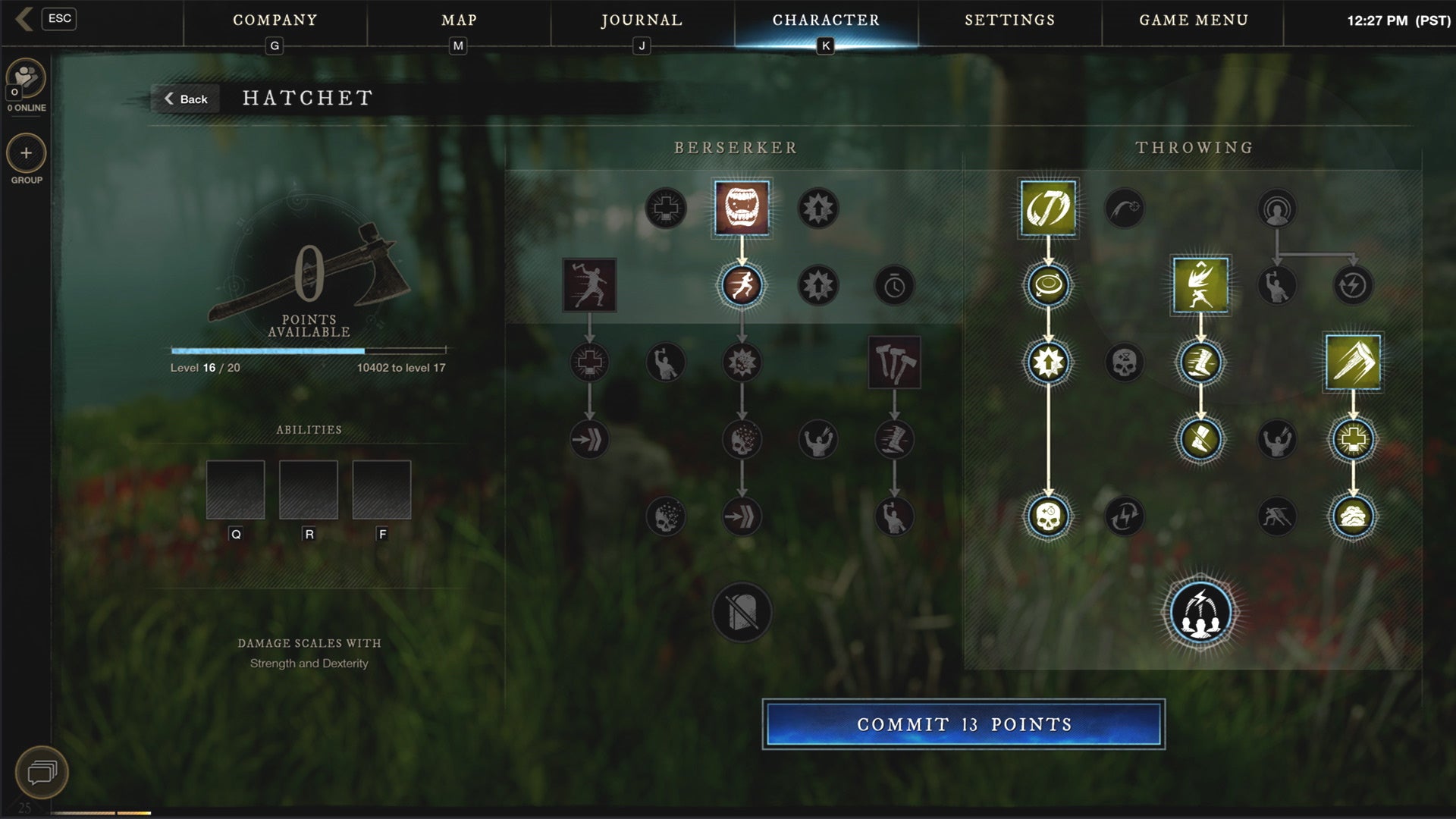Open the Journal tab
Image resolution: width=1456 pixels, height=819 pixels.
(642, 20)
